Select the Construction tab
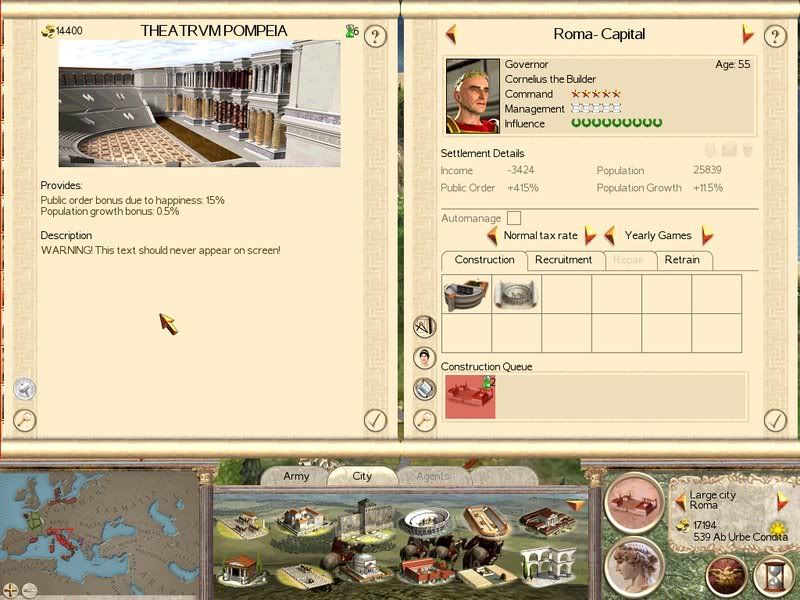 pyautogui.click(x=484, y=260)
